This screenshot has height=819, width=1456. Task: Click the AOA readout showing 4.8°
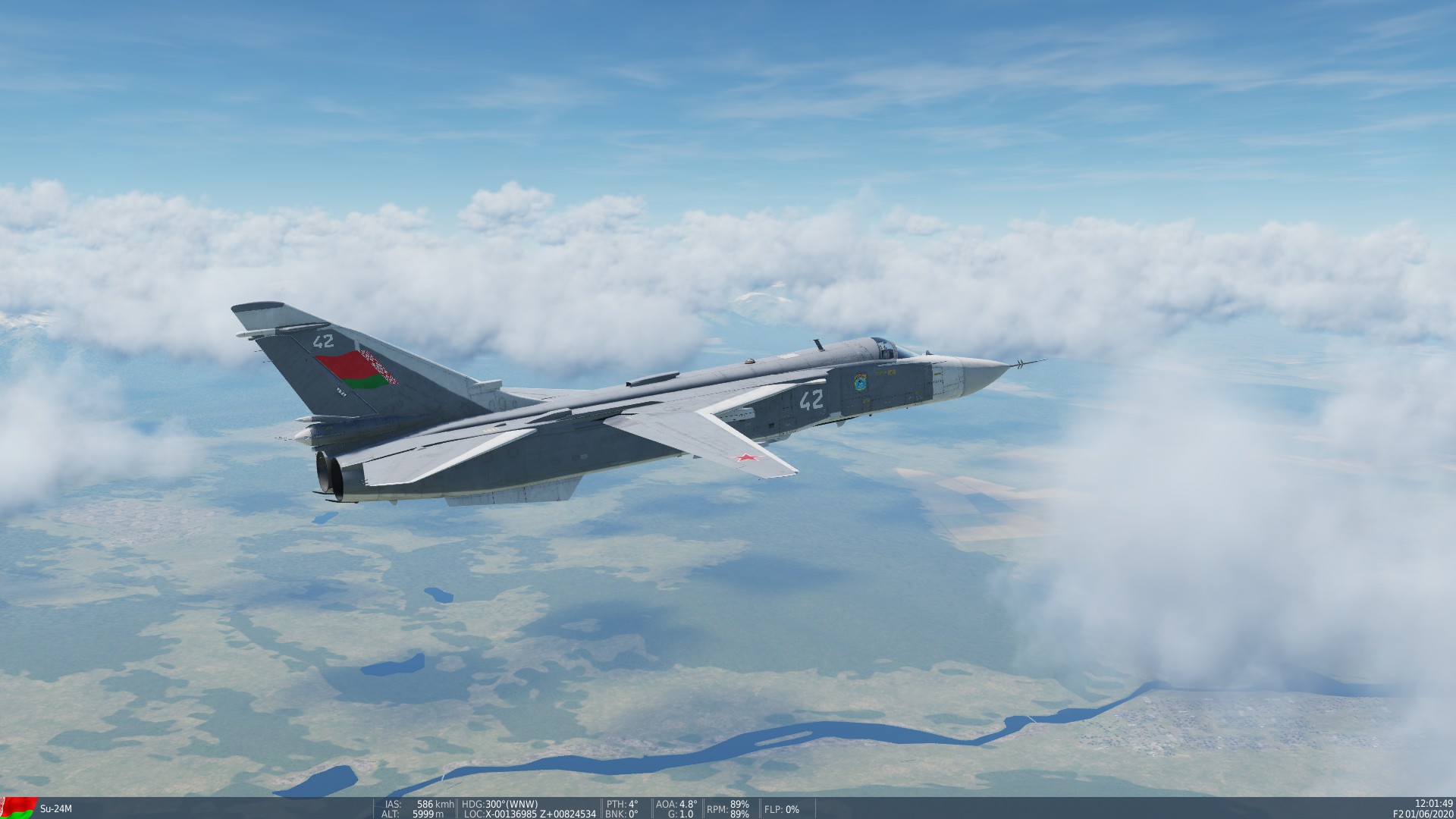675,804
